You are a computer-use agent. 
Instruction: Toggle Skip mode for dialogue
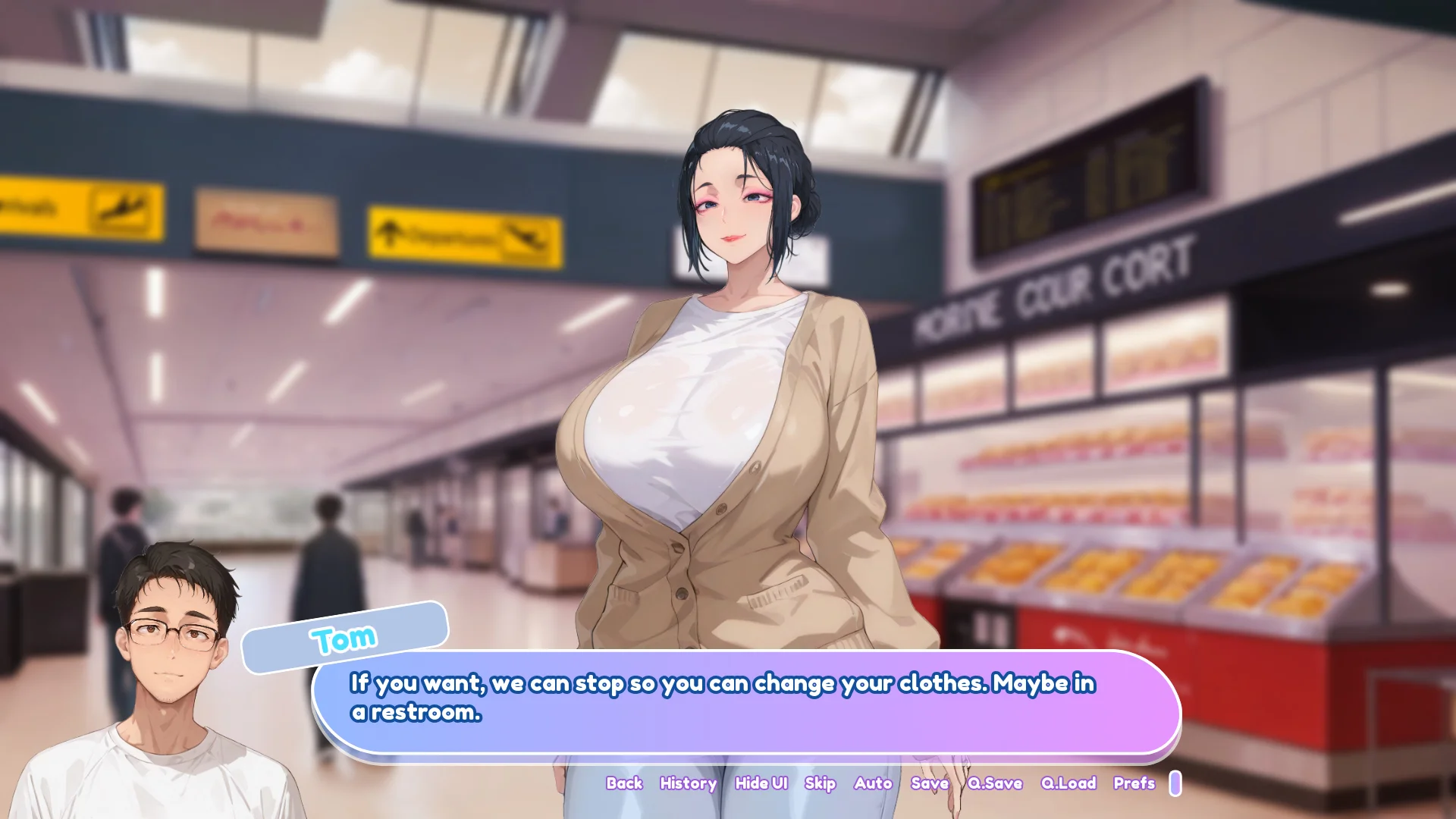coord(820,783)
